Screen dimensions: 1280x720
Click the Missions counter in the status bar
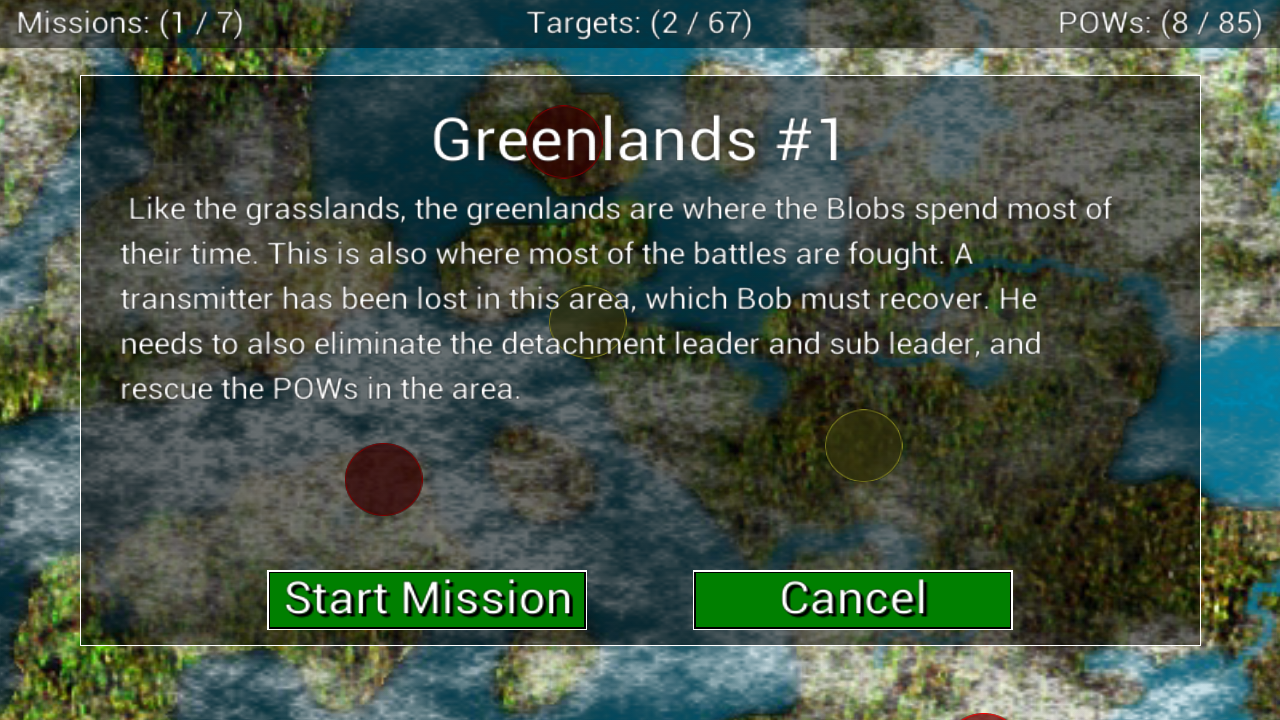(130, 22)
